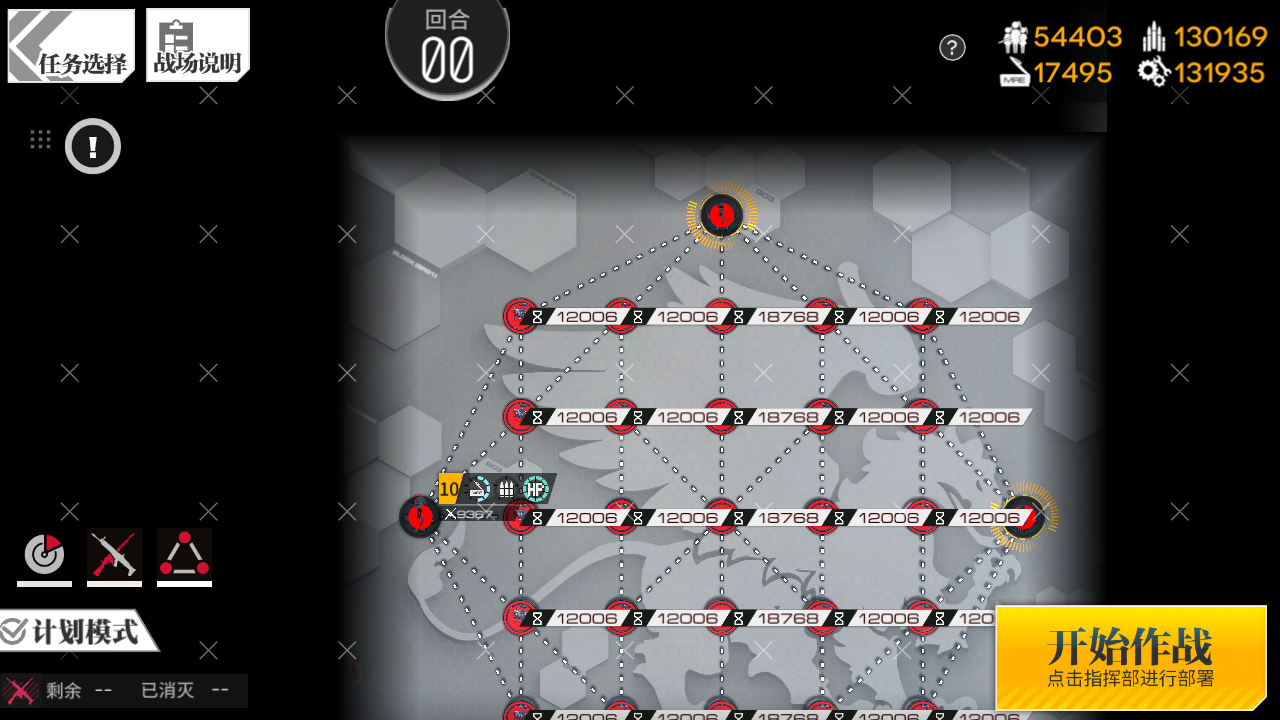The height and width of the screenshot is (720, 1280).
Task: Open the dotted grid menu icon
Action: point(40,140)
